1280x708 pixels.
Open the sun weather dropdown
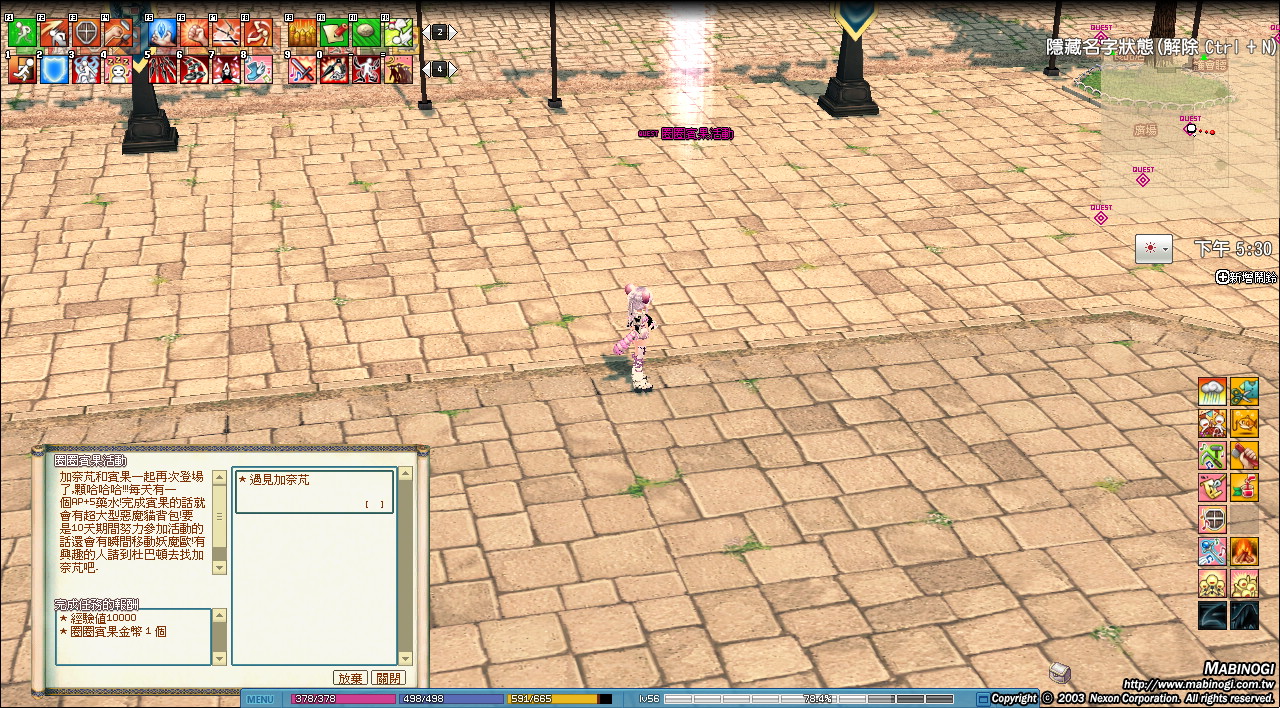(x=1153, y=248)
